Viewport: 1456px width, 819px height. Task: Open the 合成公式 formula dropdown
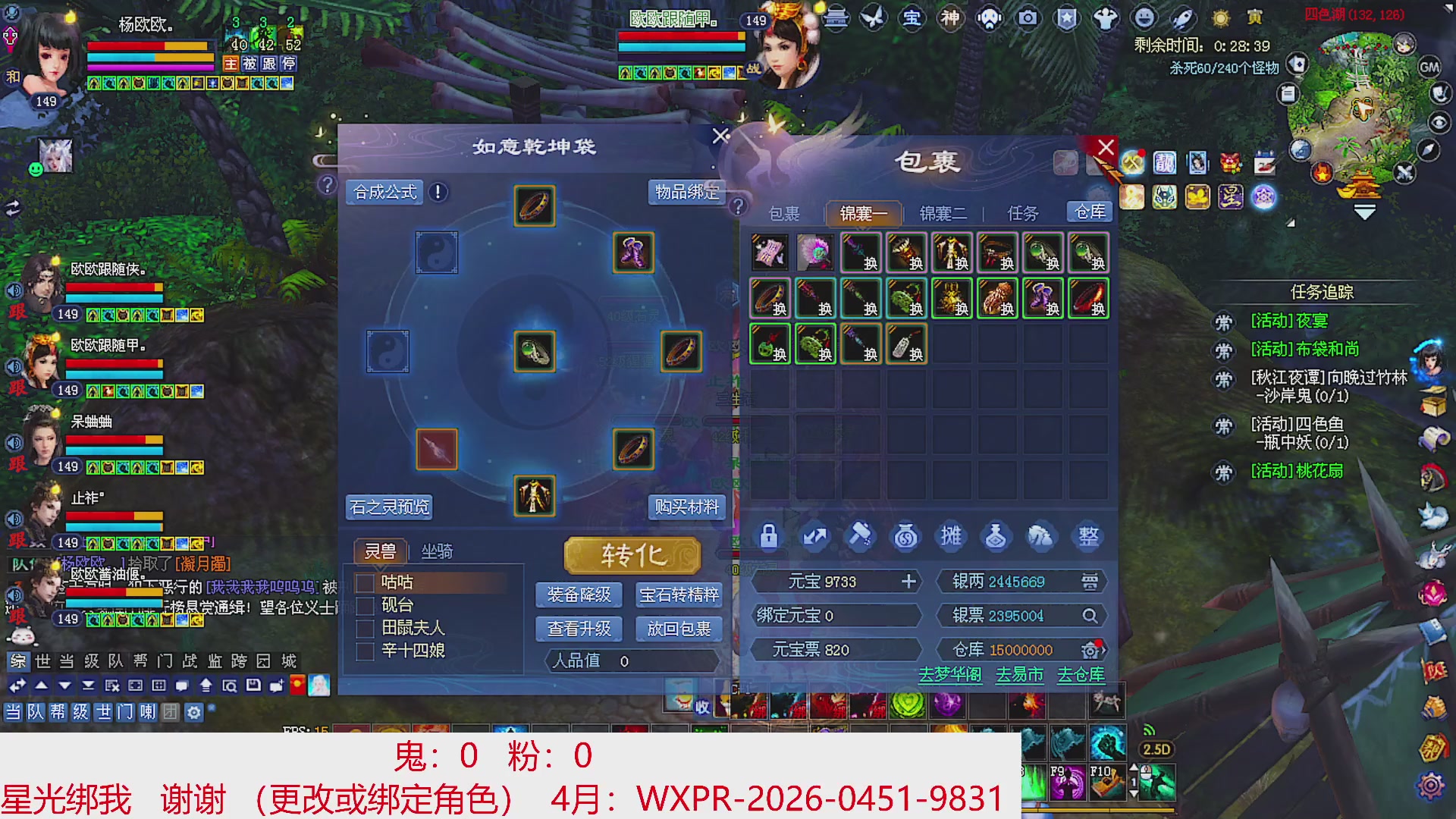384,192
